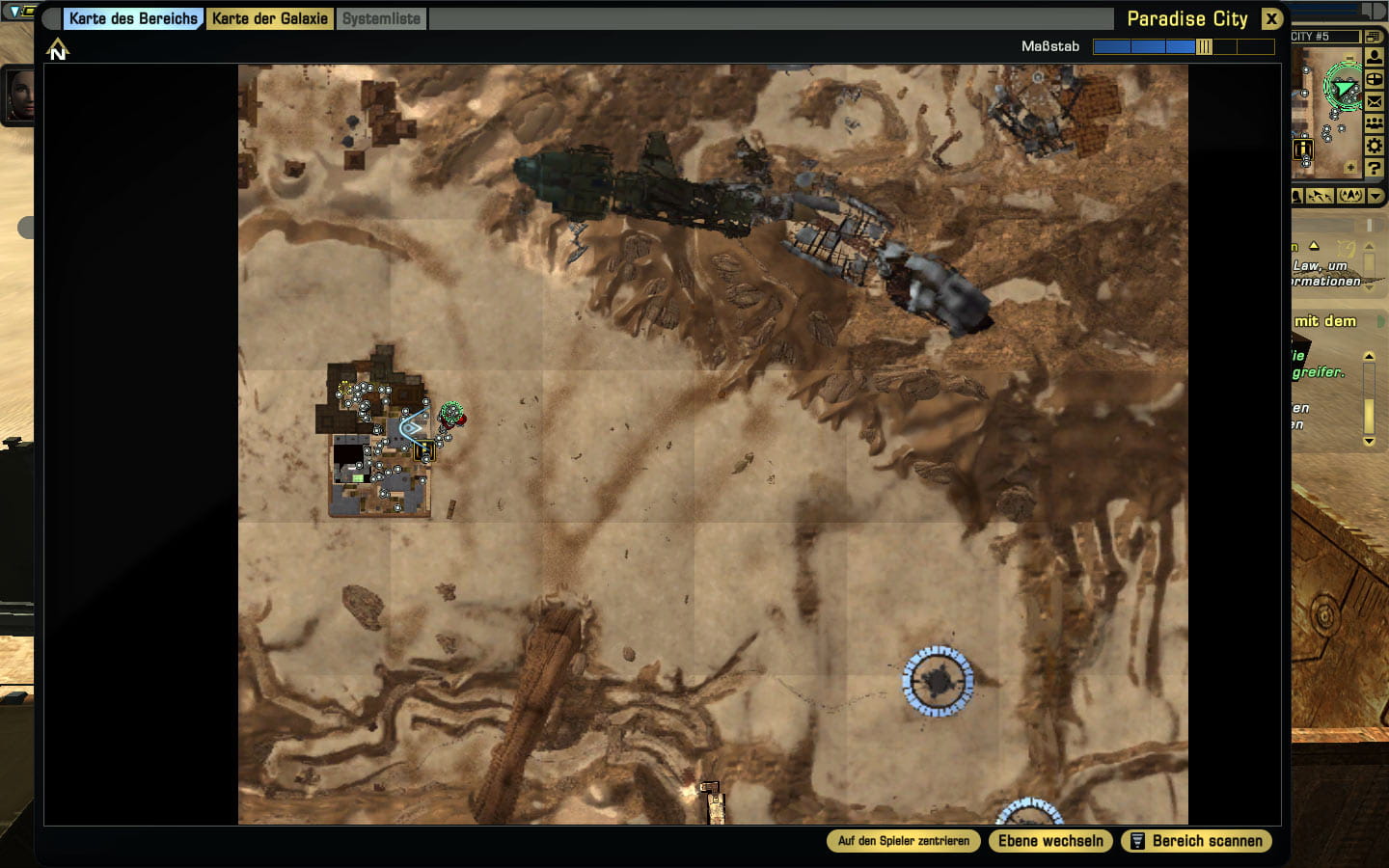1389x868 pixels.
Task: Open the gear settings icon
Action: (x=1375, y=146)
